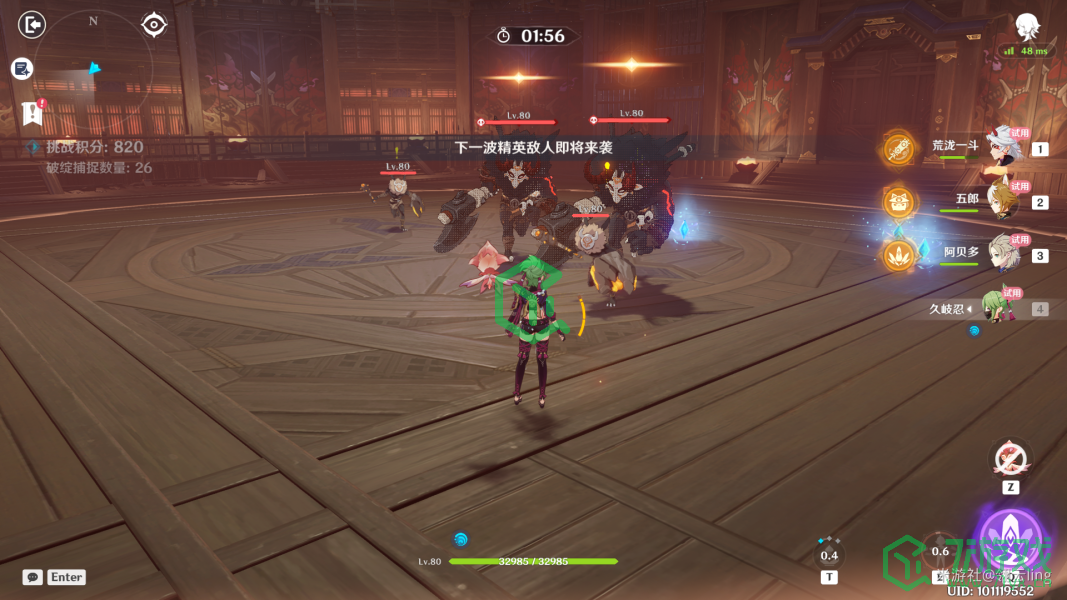
Task: Open the chat box speech bubble
Action: click(32, 577)
